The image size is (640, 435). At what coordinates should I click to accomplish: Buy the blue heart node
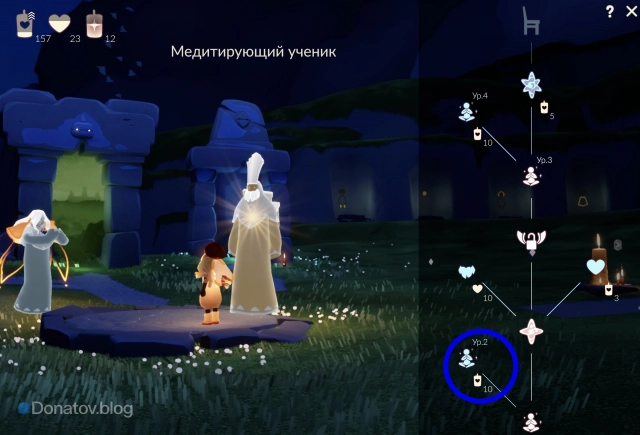click(597, 267)
